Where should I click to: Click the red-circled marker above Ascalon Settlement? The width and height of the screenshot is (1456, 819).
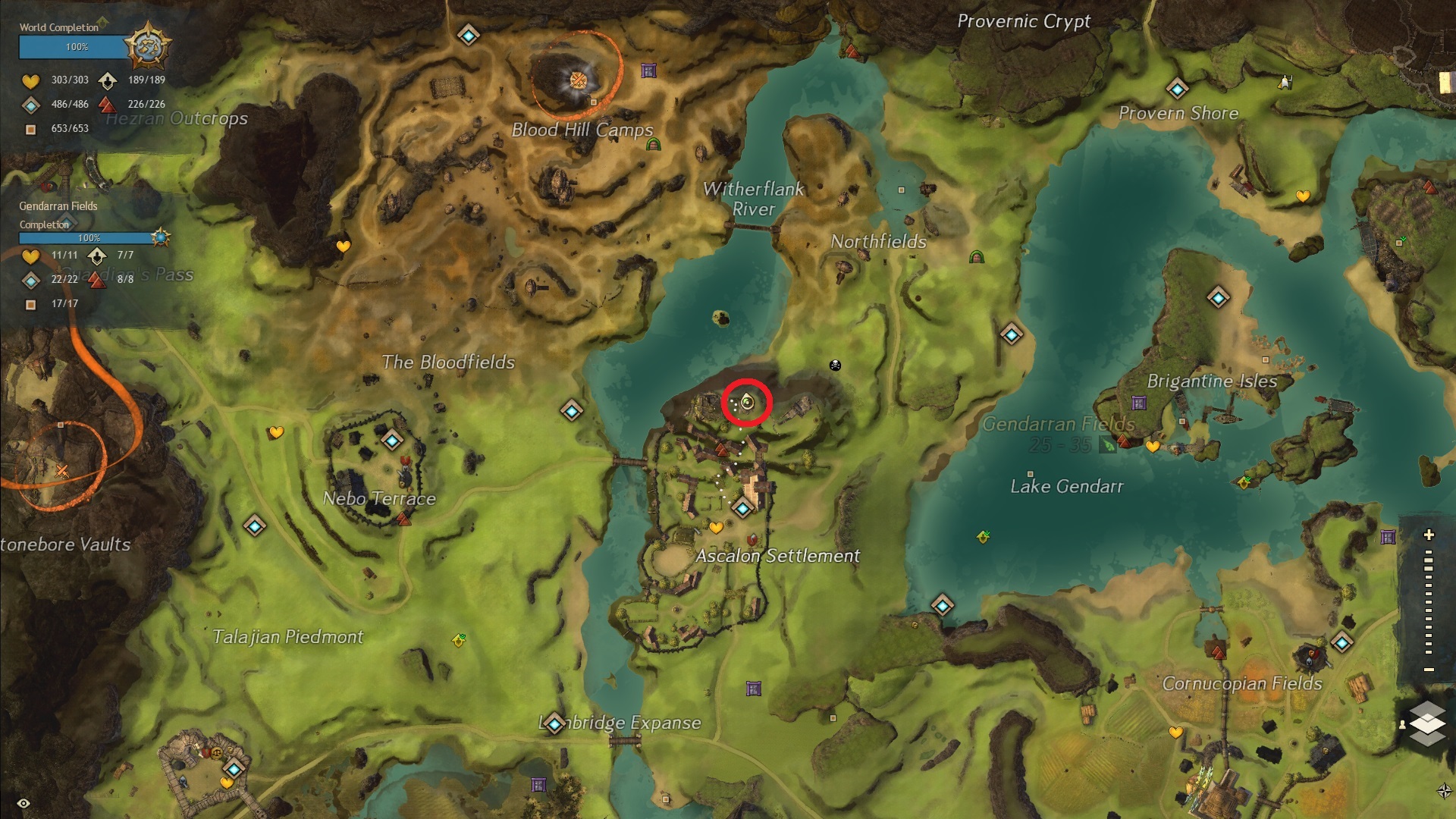coord(747,403)
